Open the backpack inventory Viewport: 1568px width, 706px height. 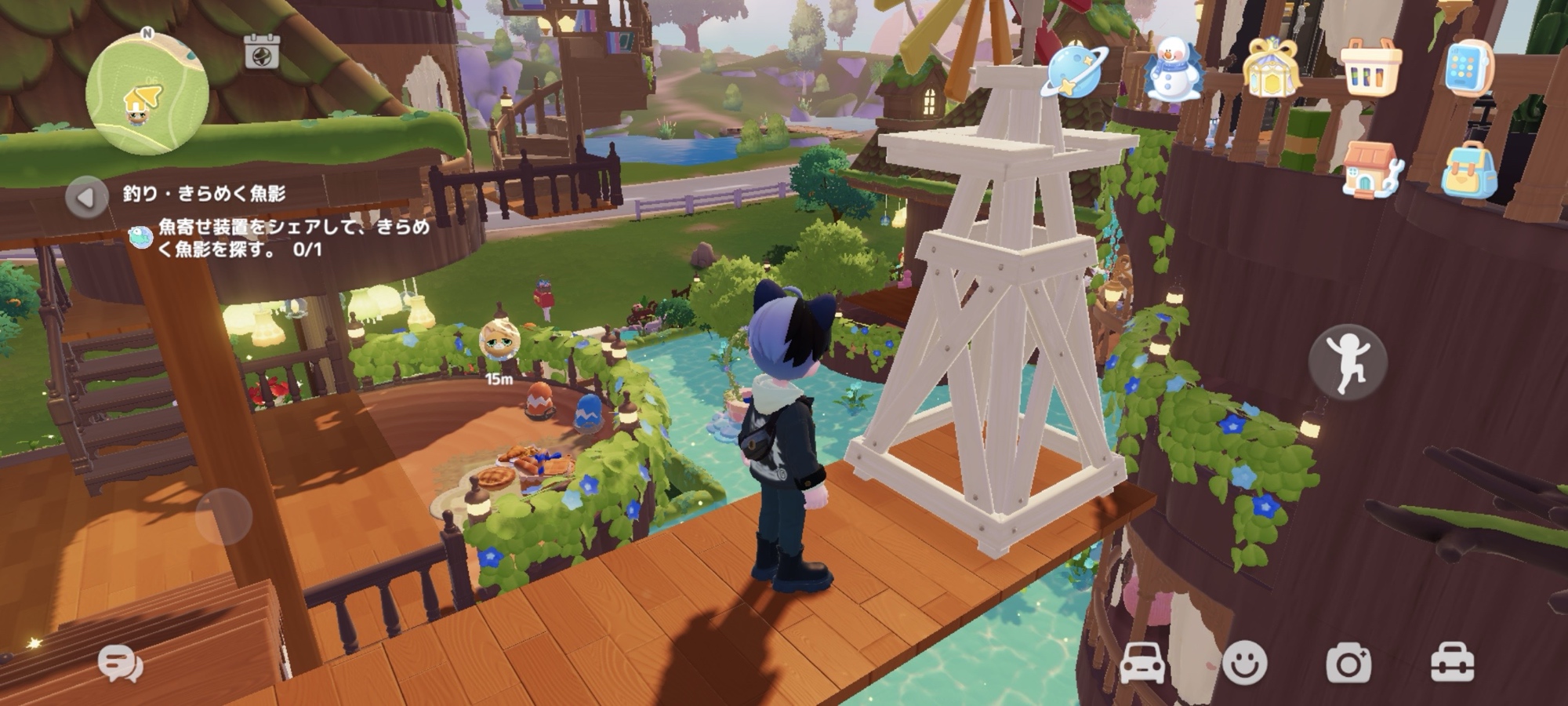(1468, 169)
